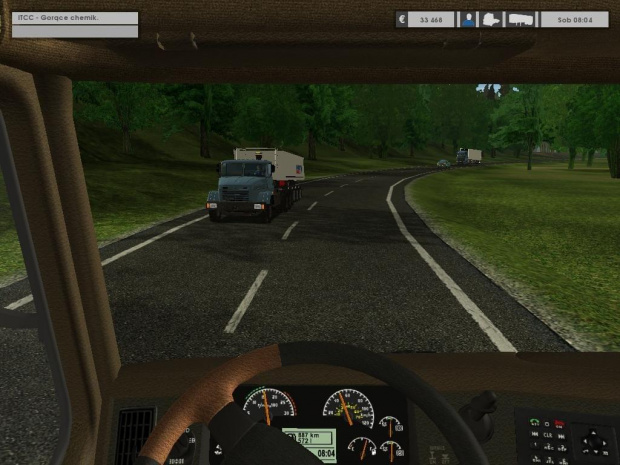The height and width of the screenshot is (465, 620).
Task: Click the ITCC job info panel
Action: point(70,18)
